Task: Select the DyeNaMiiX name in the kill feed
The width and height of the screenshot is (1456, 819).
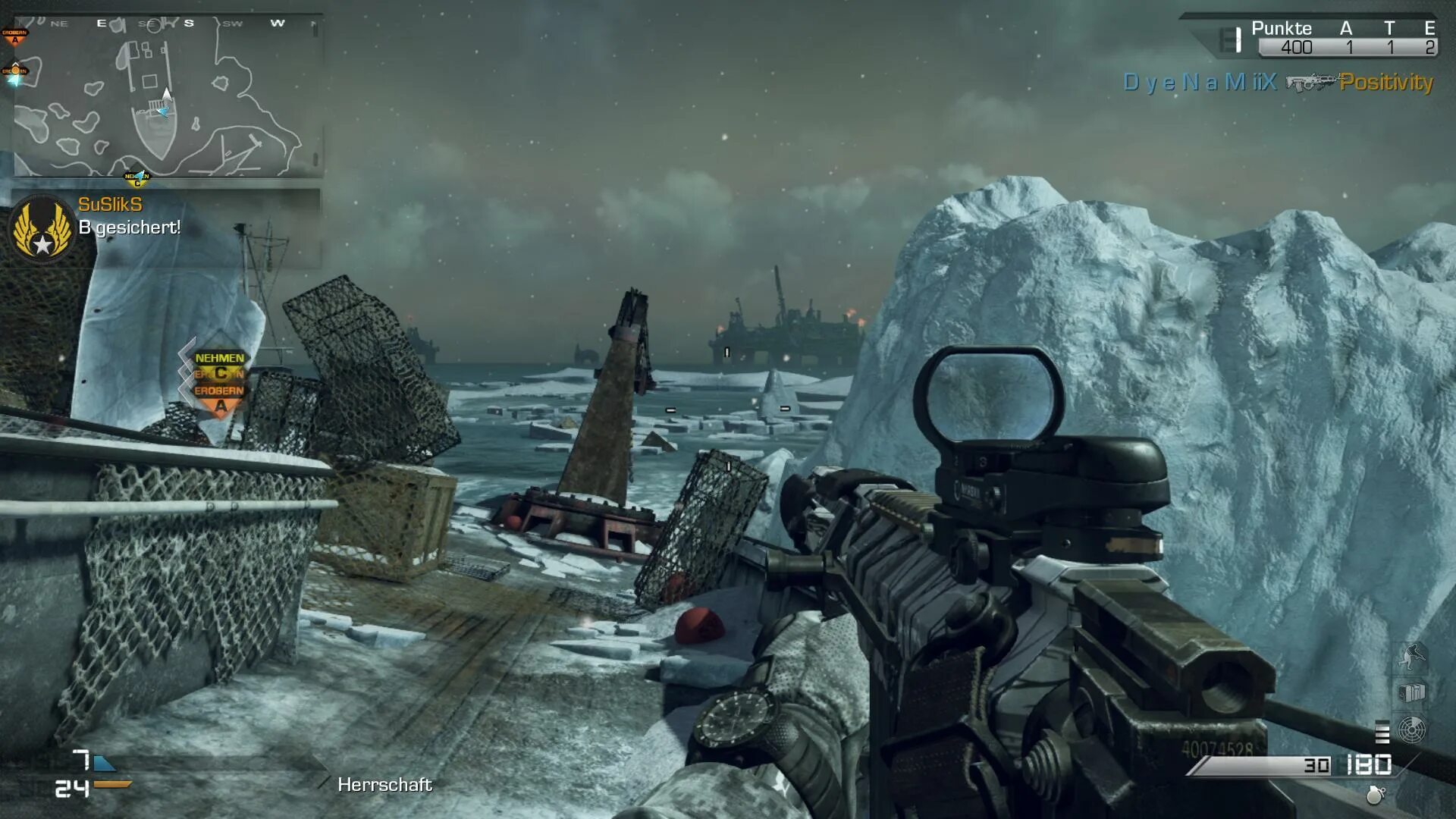Action: (x=1200, y=82)
